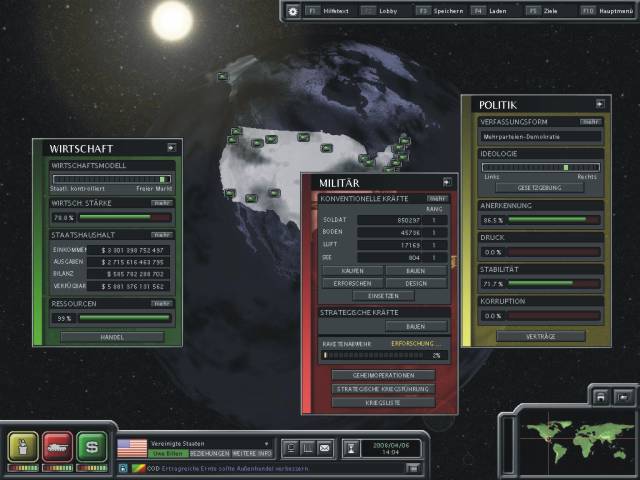Click the green economy dollar icon
Image resolution: width=640 pixels, height=480 pixels.
pyautogui.click(x=92, y=444)
